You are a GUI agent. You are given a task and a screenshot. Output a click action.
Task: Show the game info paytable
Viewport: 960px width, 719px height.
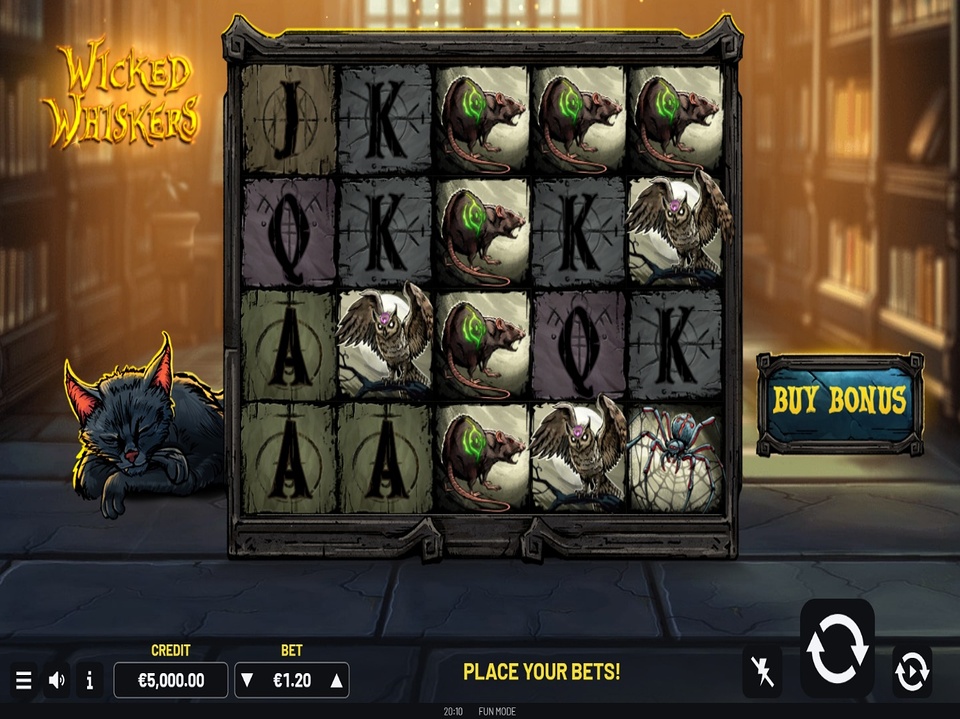pos(89,681)
